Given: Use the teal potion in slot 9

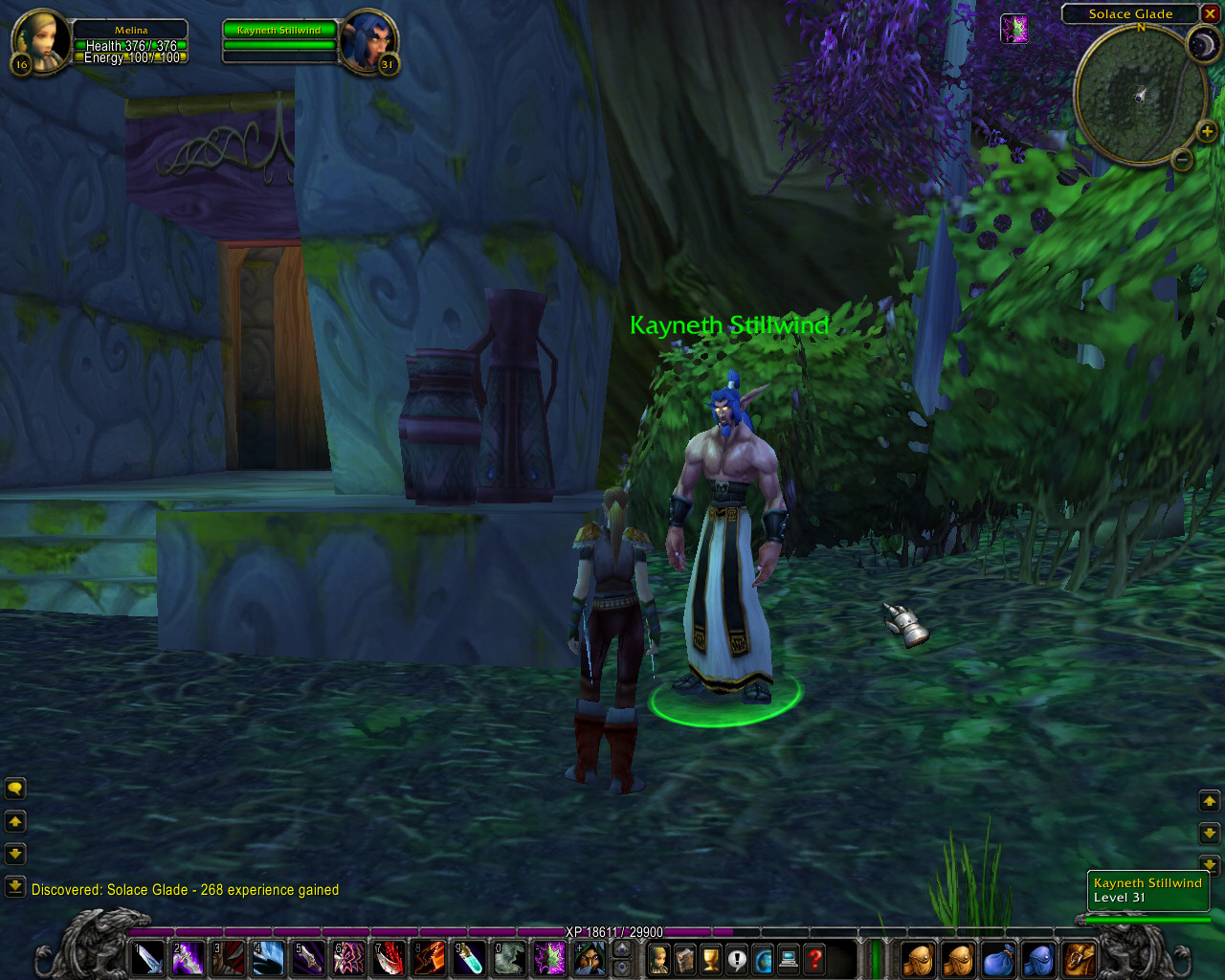Looking at the screenshot, I should (x=470, y=958).
